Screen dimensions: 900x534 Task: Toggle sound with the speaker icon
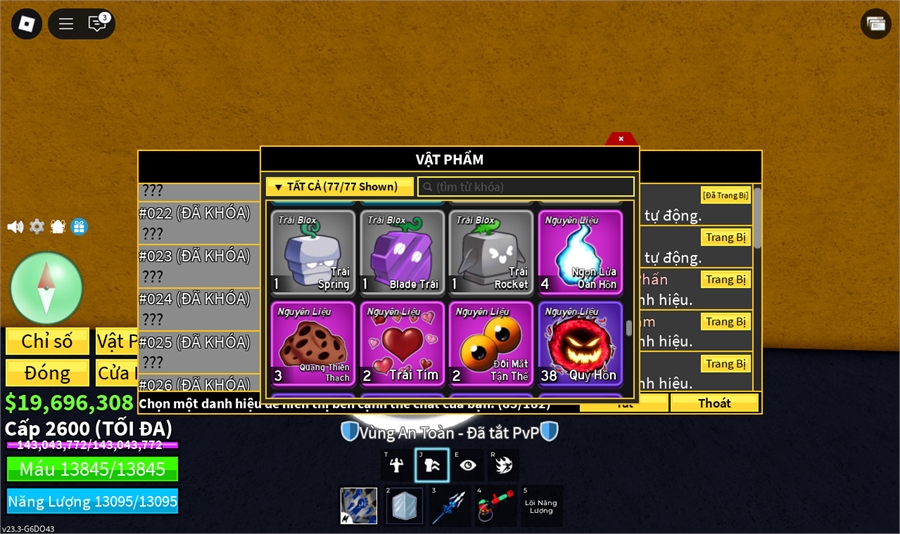pos(15,227)
